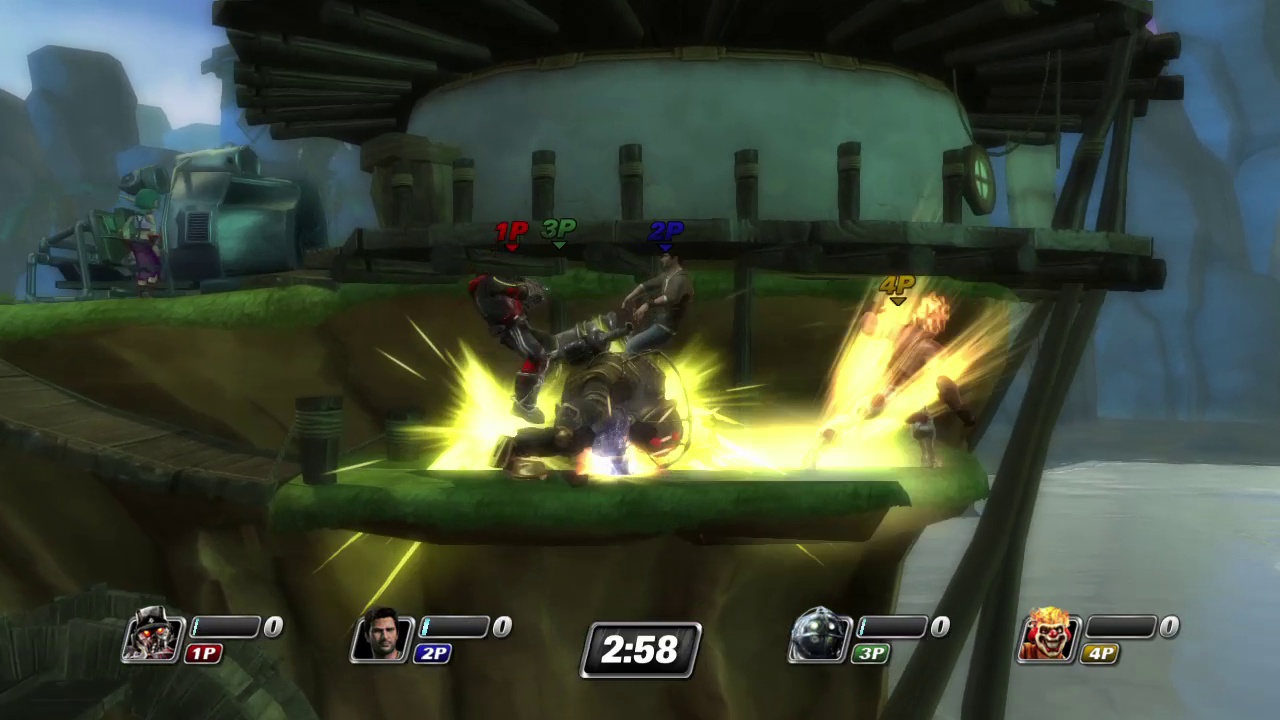
Task: Select the Big Daddy character portrait
Action: click(820, 637)
